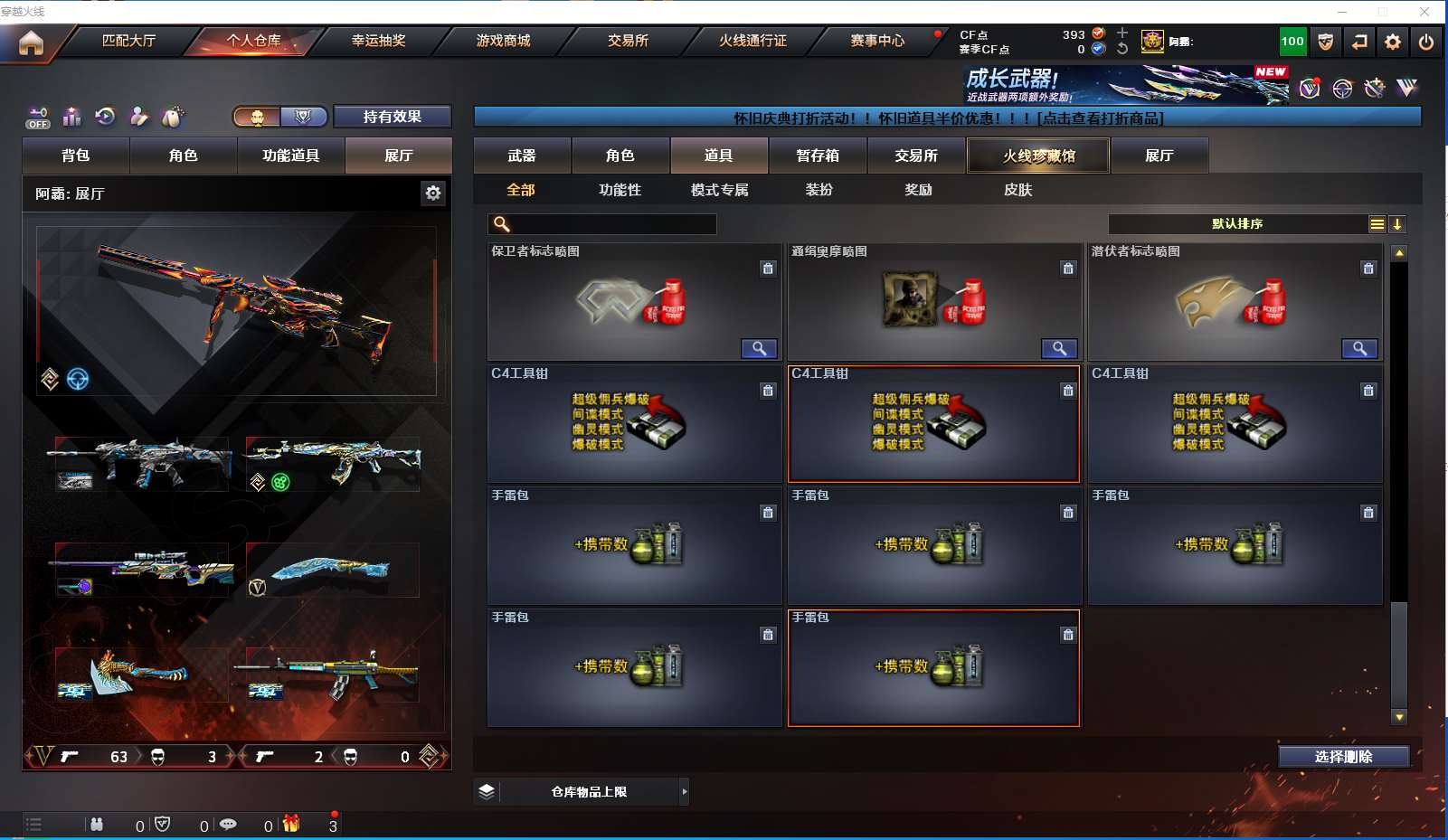Screen dimensions: 1448x840
Task: Click the 持有效果 owned effects button
Action: pyautogui.click(x=393, y=117)
